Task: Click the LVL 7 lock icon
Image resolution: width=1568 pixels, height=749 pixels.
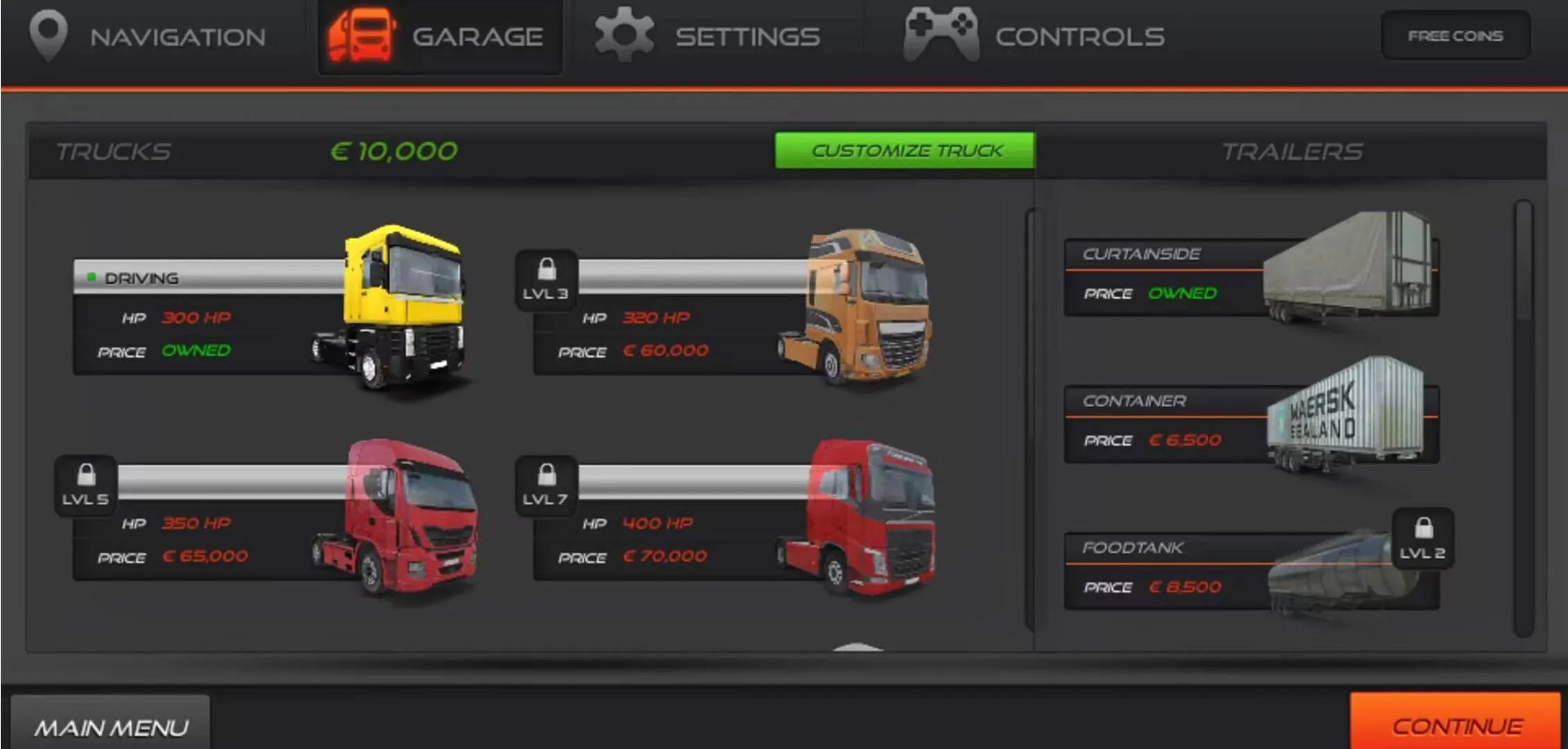Action: point(547,483)
